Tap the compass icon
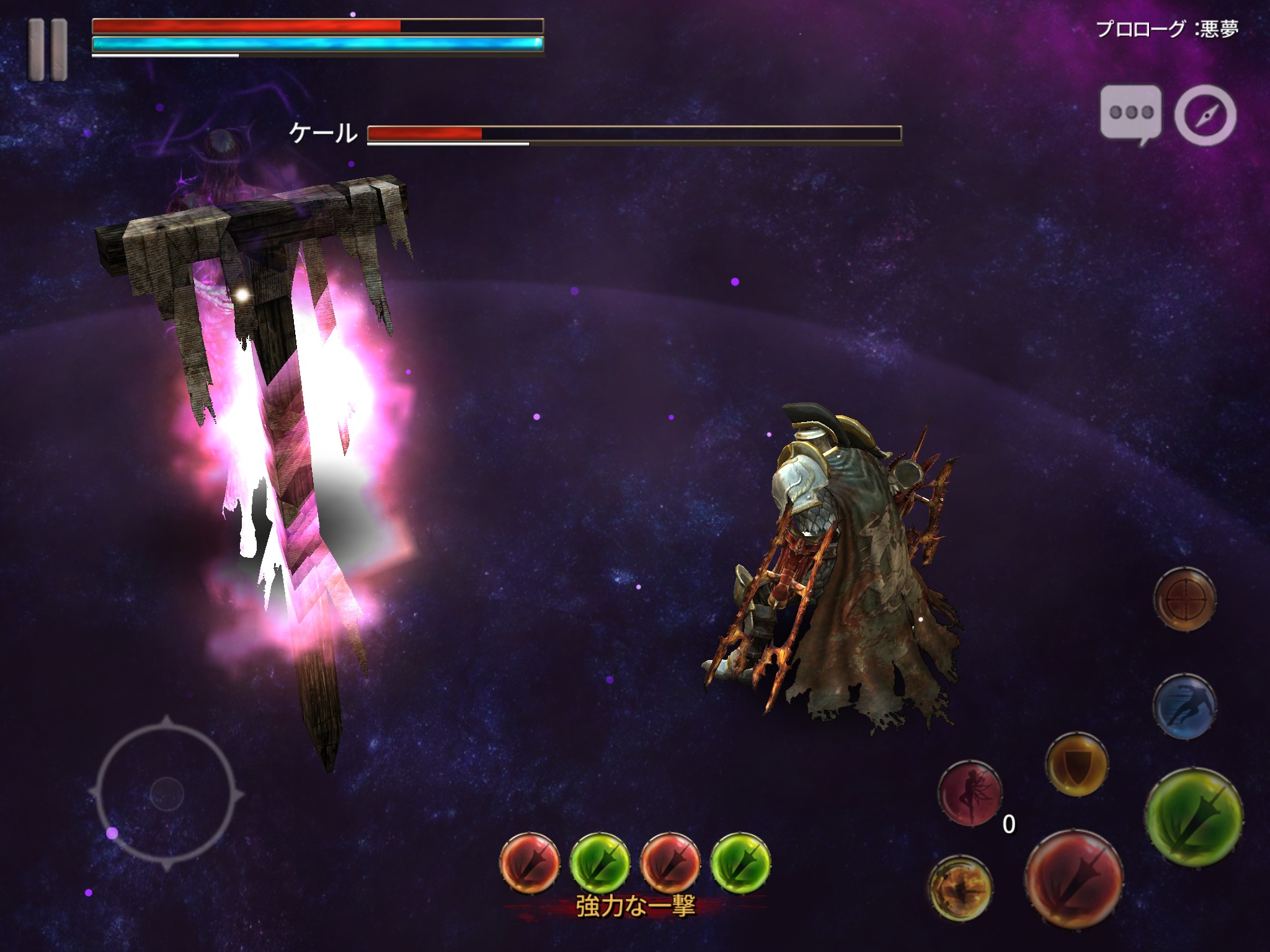Screen dimensions: 1270x952 point(1206,115)
